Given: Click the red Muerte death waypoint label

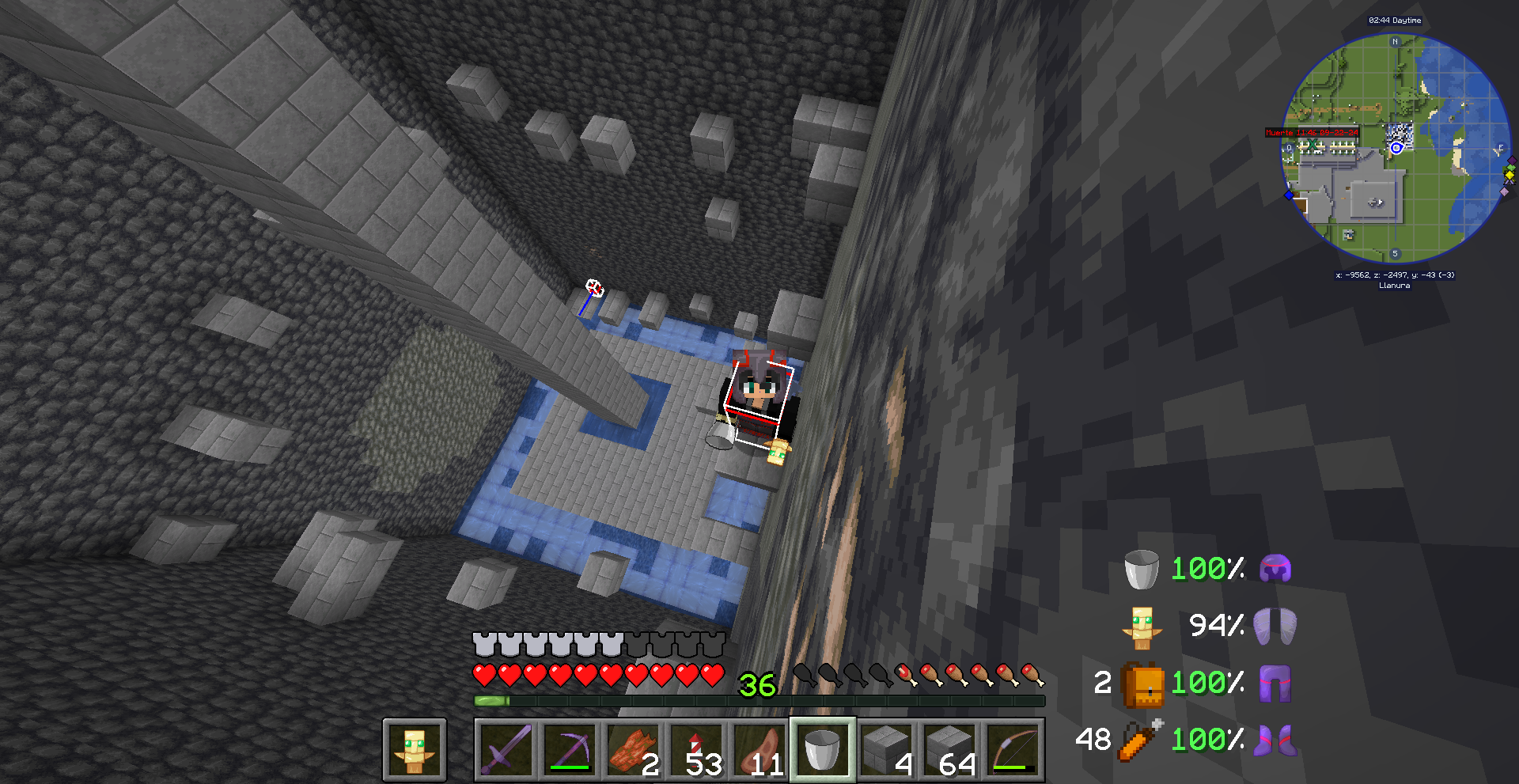Looking at the screenshot, I should tap(1312, 133).
